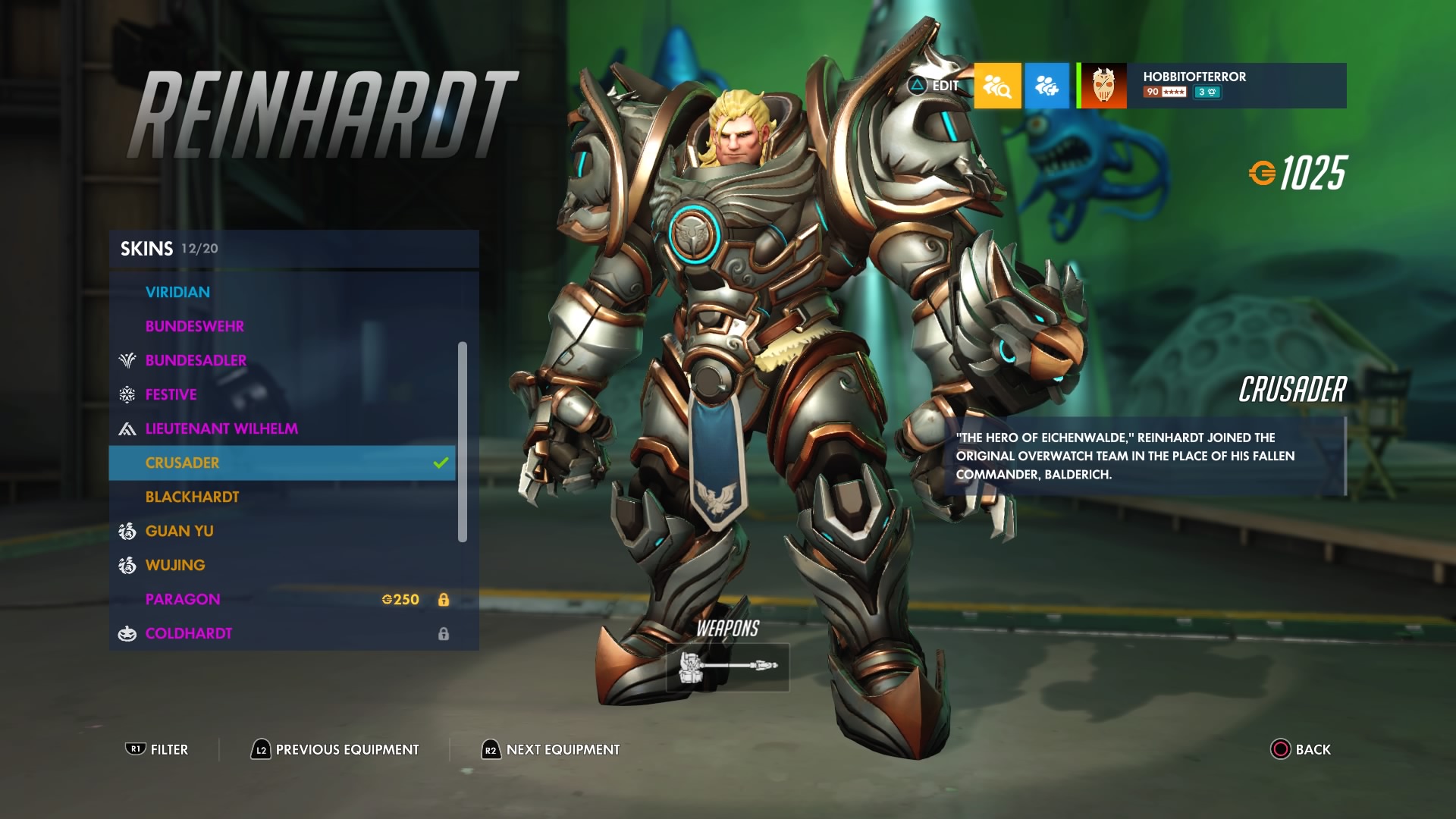Click the snowflake icon beside Festive
Screen dimensions: 1456x819
(126, 394)
